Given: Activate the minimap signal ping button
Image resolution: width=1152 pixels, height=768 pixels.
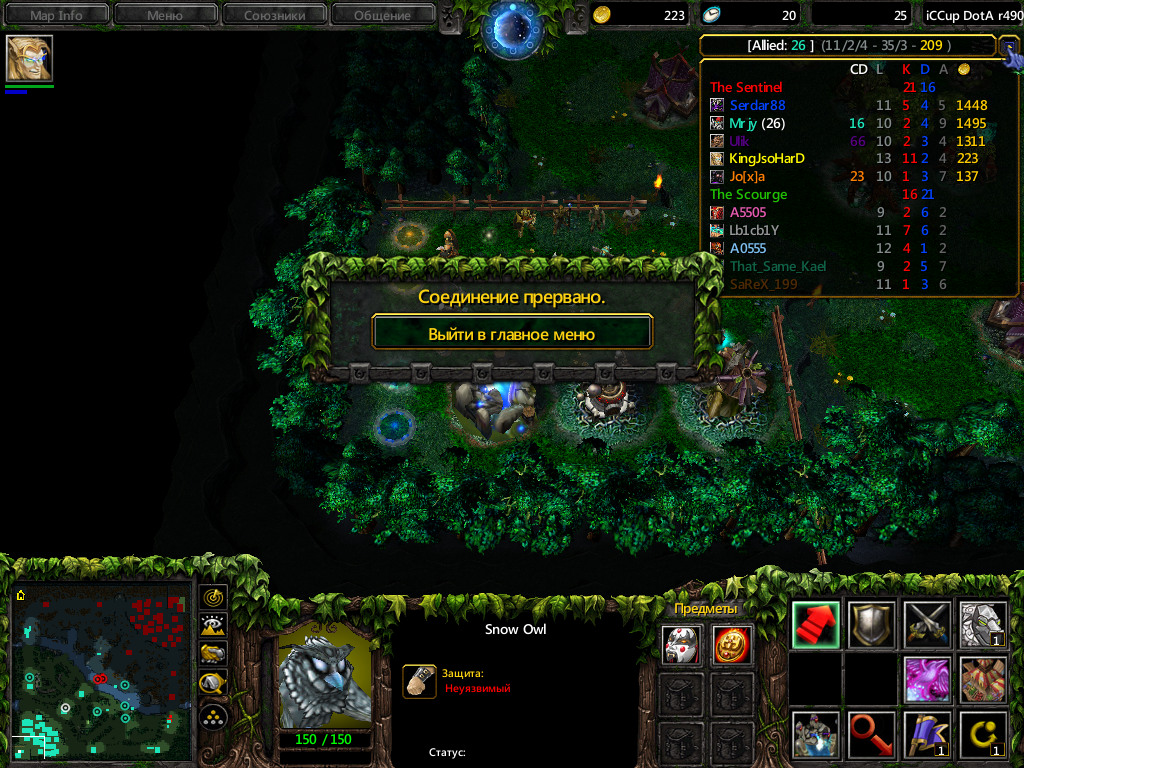Looking at the screenshot, I should pos(213,597).
